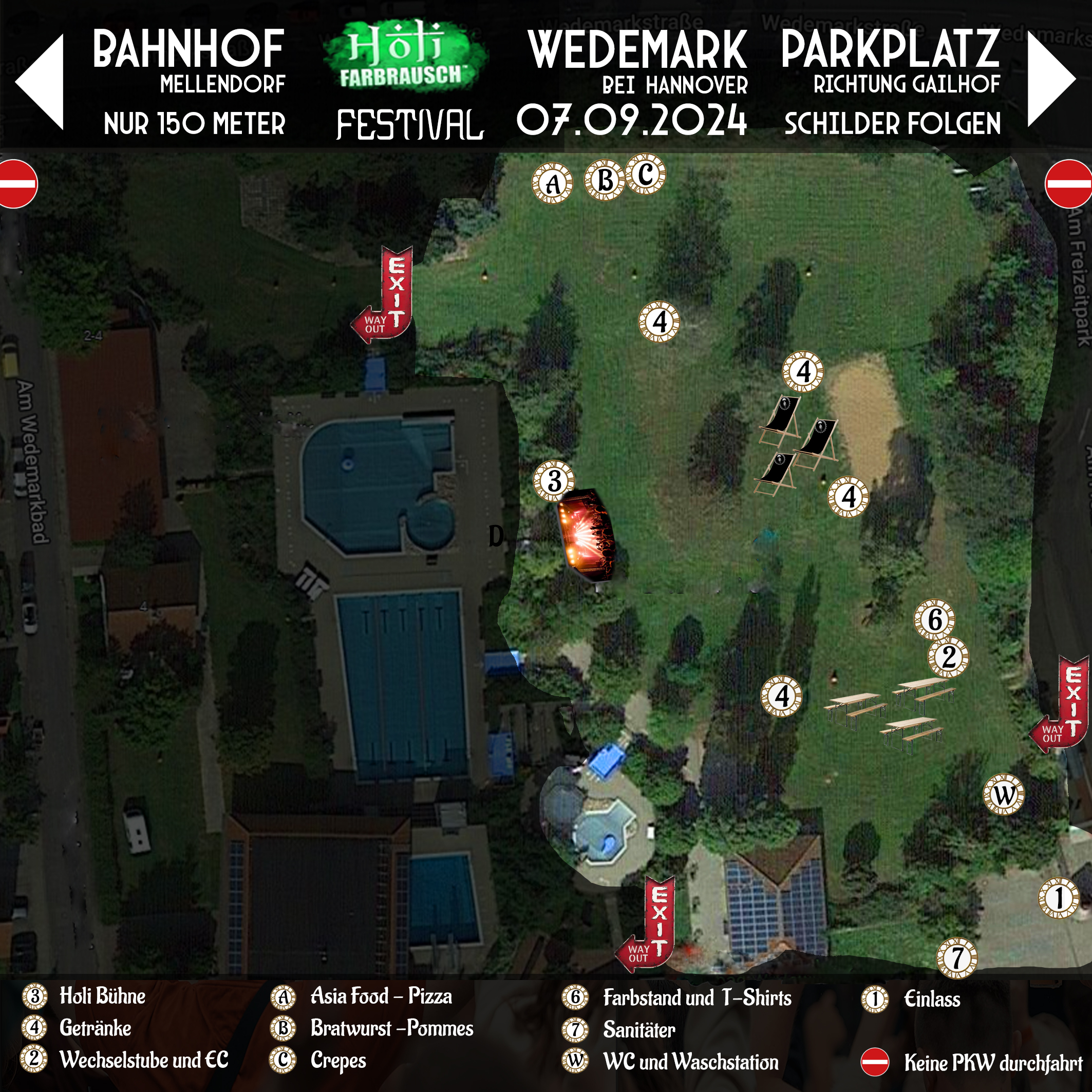Click the WC und Waschstation legend entry
Viewport: 1092px width, 1092px height.
point(690,1062)
